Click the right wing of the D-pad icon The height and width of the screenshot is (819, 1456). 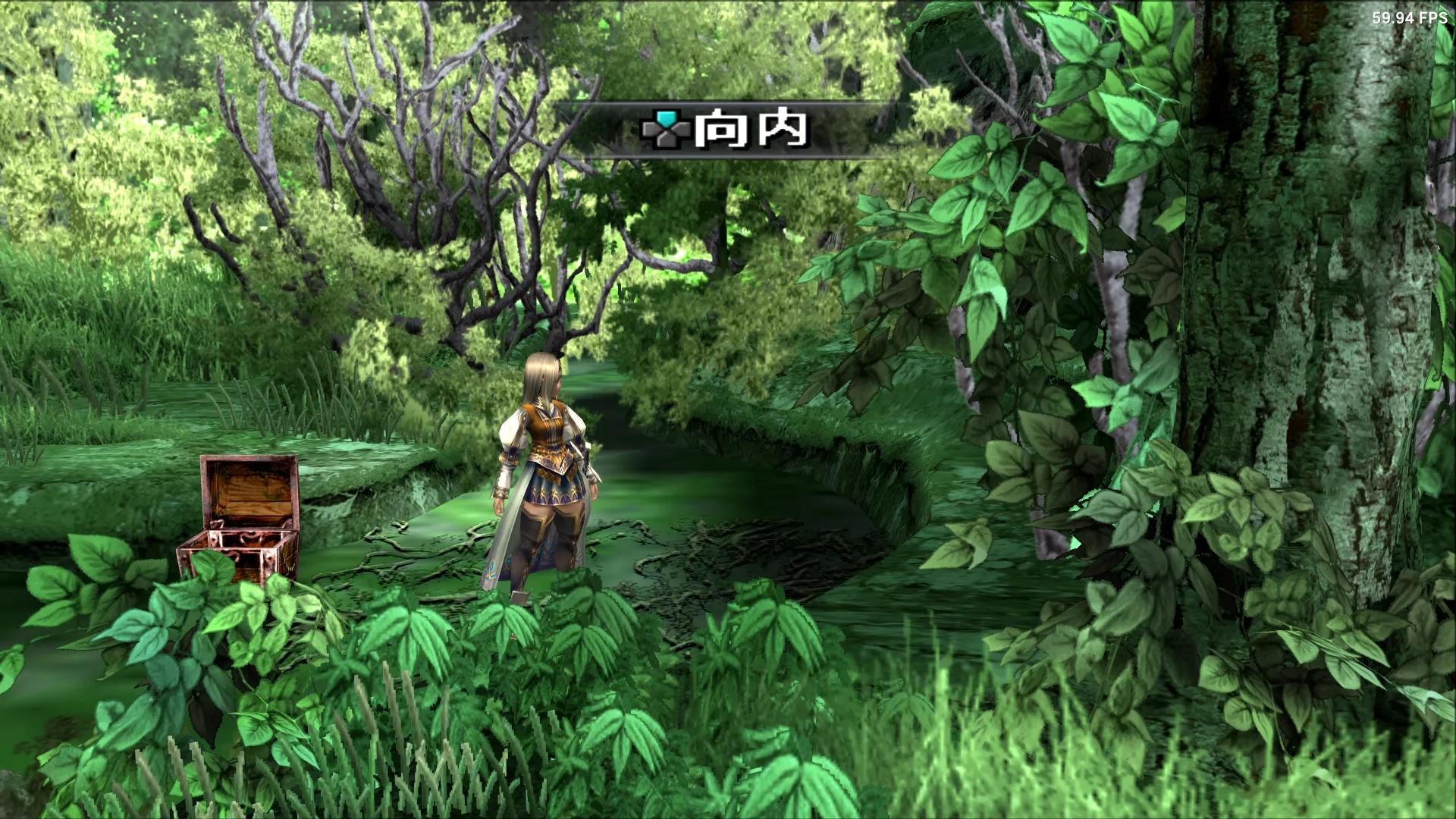tap(683, 127)
